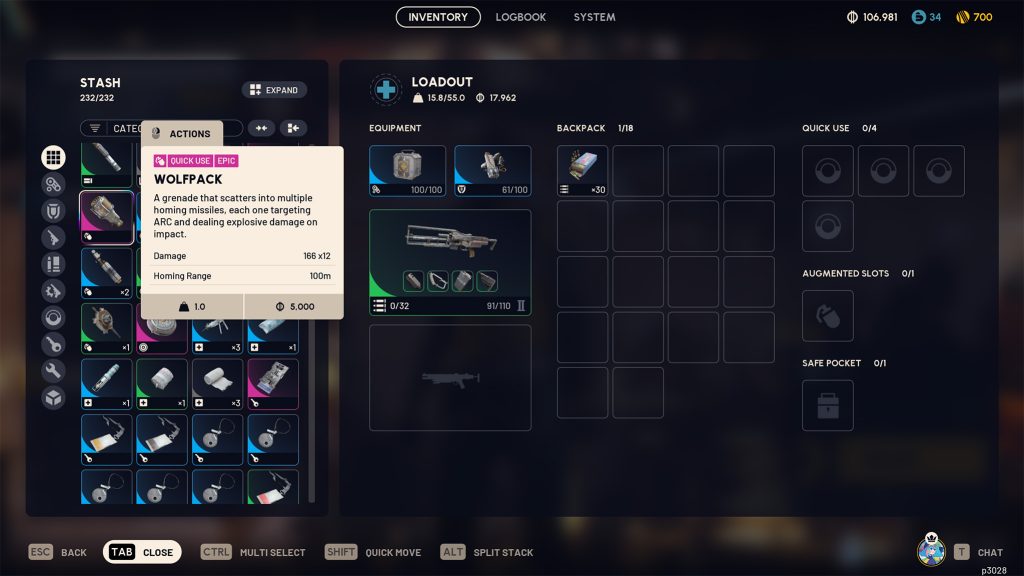Screen dimensions: 1024x576
Task: Switch to the Logbook tab
Action: point(520,17)
